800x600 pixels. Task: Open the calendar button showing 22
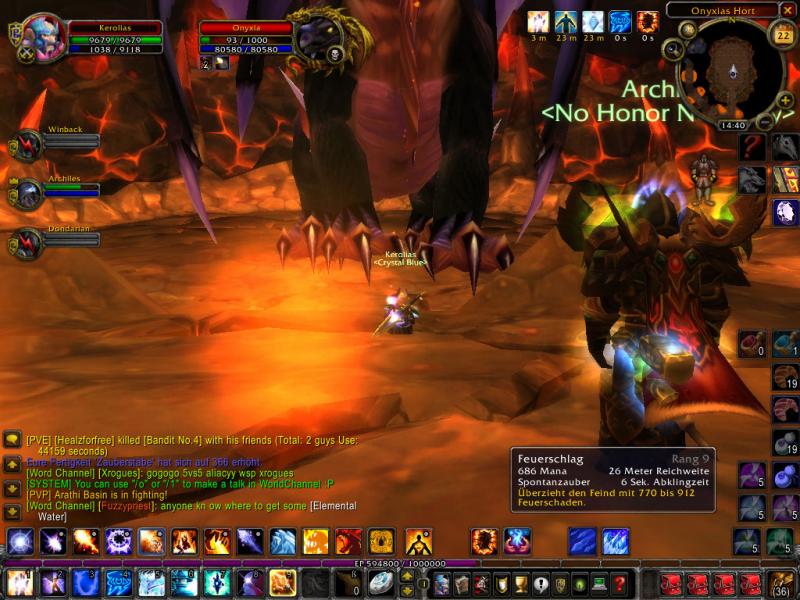click(783, 35)
